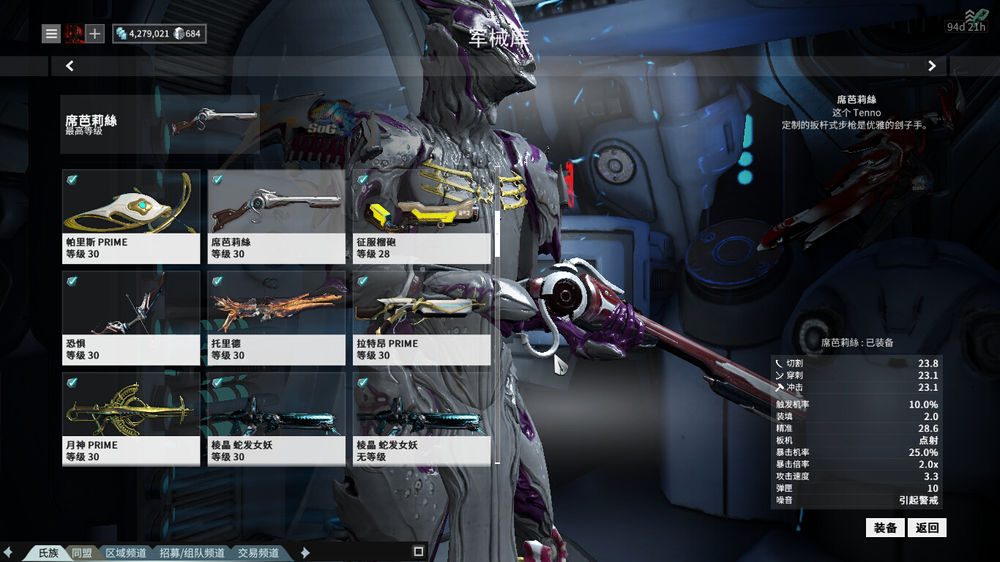
Task: Select the 托里德 weapon tile
Action: (276, 318)
